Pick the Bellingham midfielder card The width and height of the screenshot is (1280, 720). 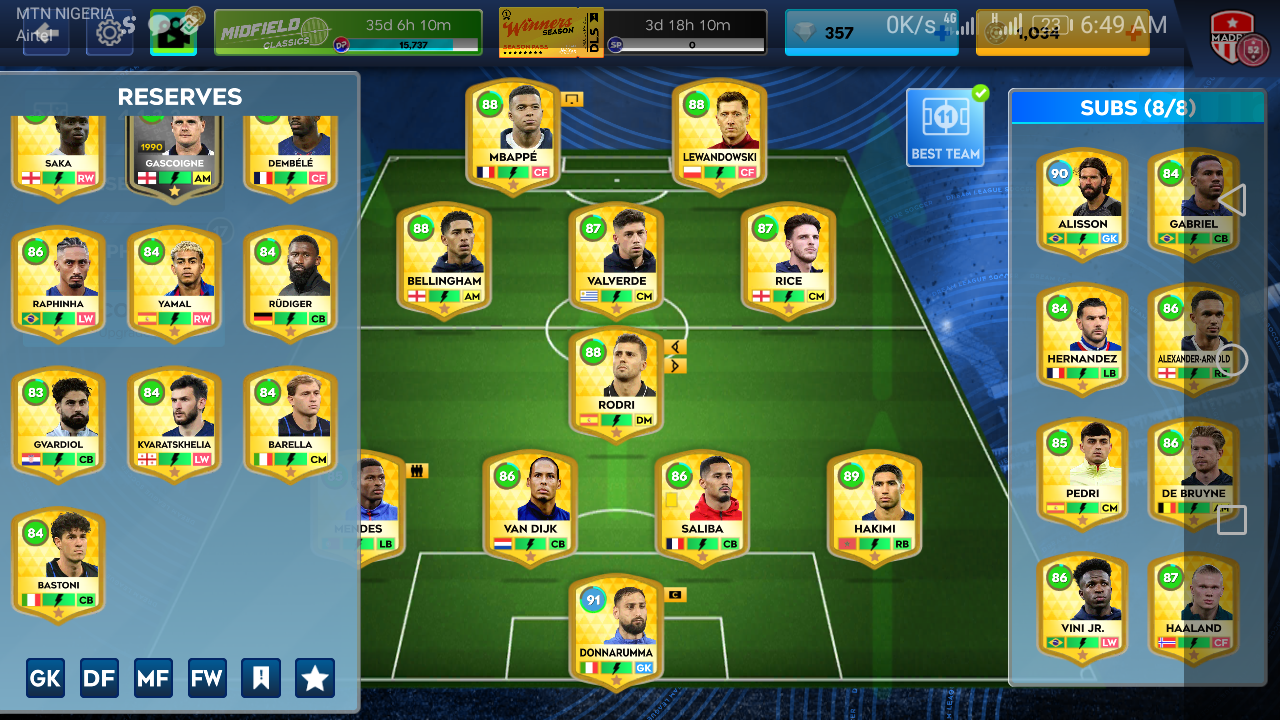tap(444, 260)
